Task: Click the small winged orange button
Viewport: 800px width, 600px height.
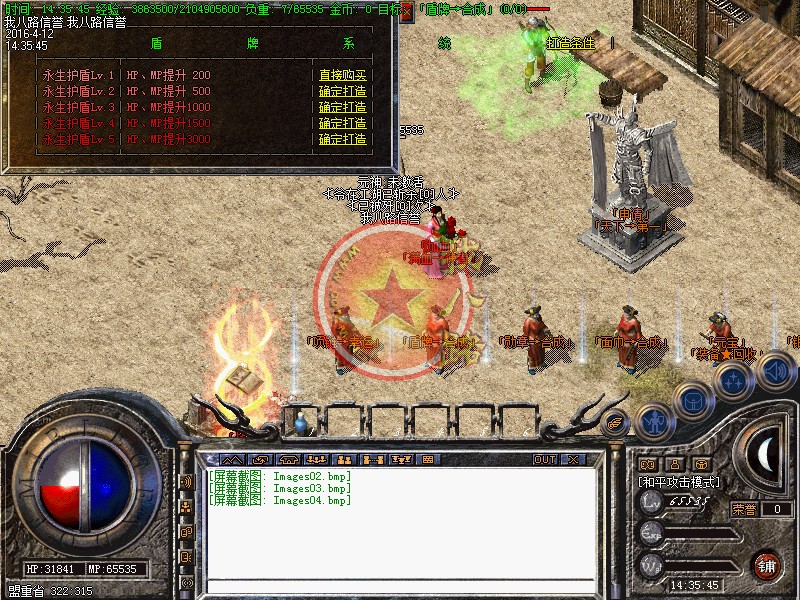Action: [x=616, y=422]
